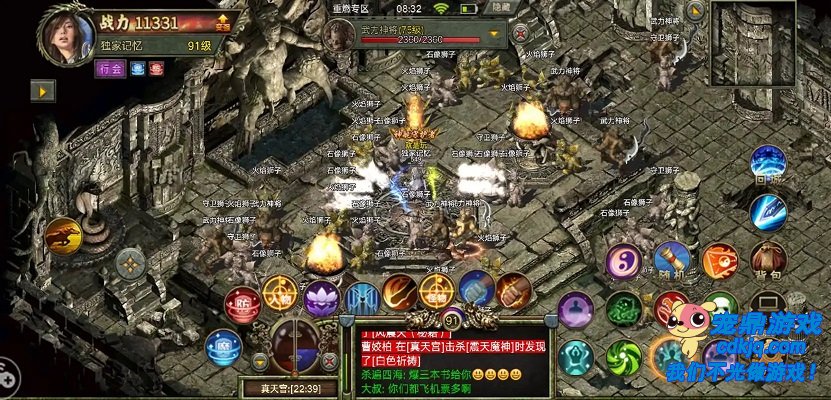Tap the 背包 backpack icon
Screen dimensions: 831x400
(767, 261)
